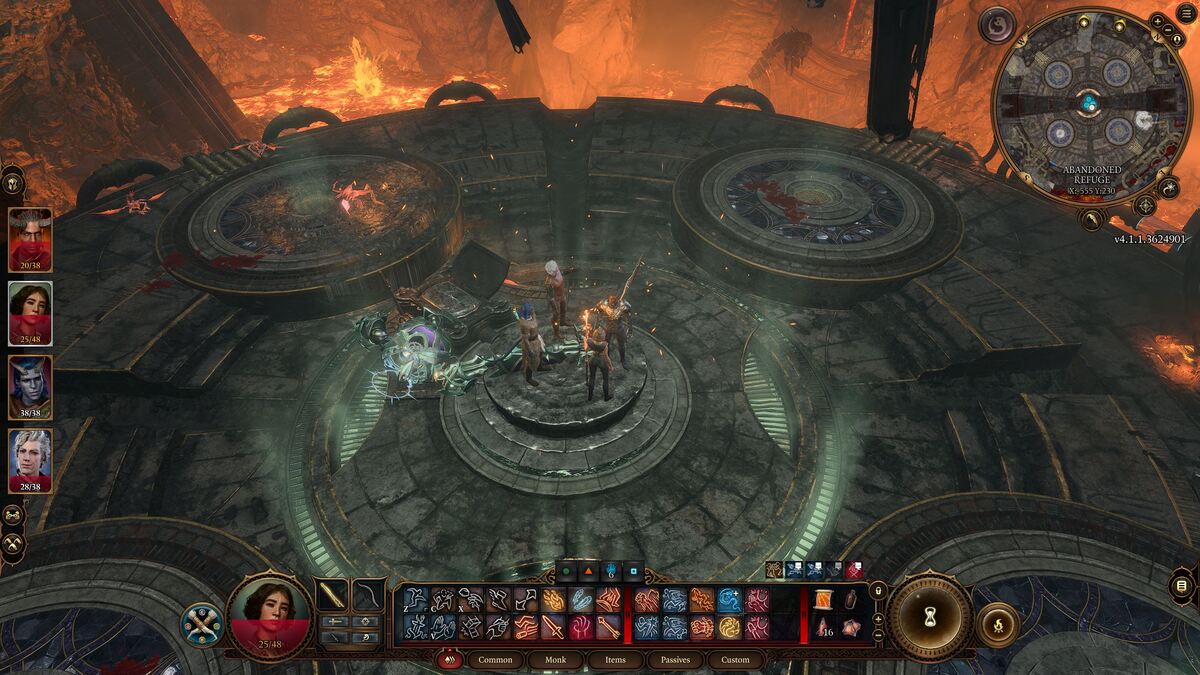Switch to the Custom hotbar tab

click(x=735, y=660)
